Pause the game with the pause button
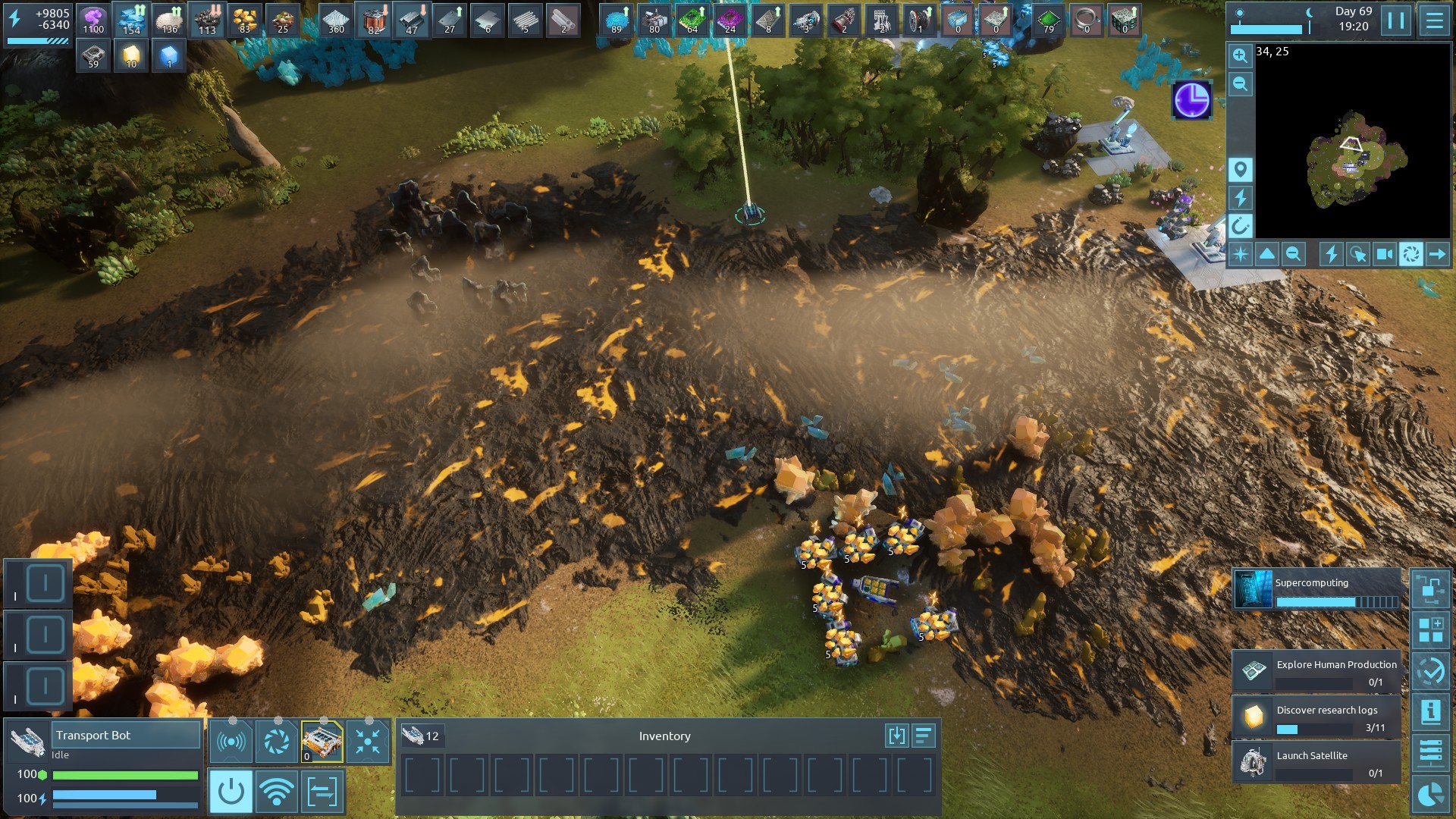The image size is (1456, 819). [1396, 20]
